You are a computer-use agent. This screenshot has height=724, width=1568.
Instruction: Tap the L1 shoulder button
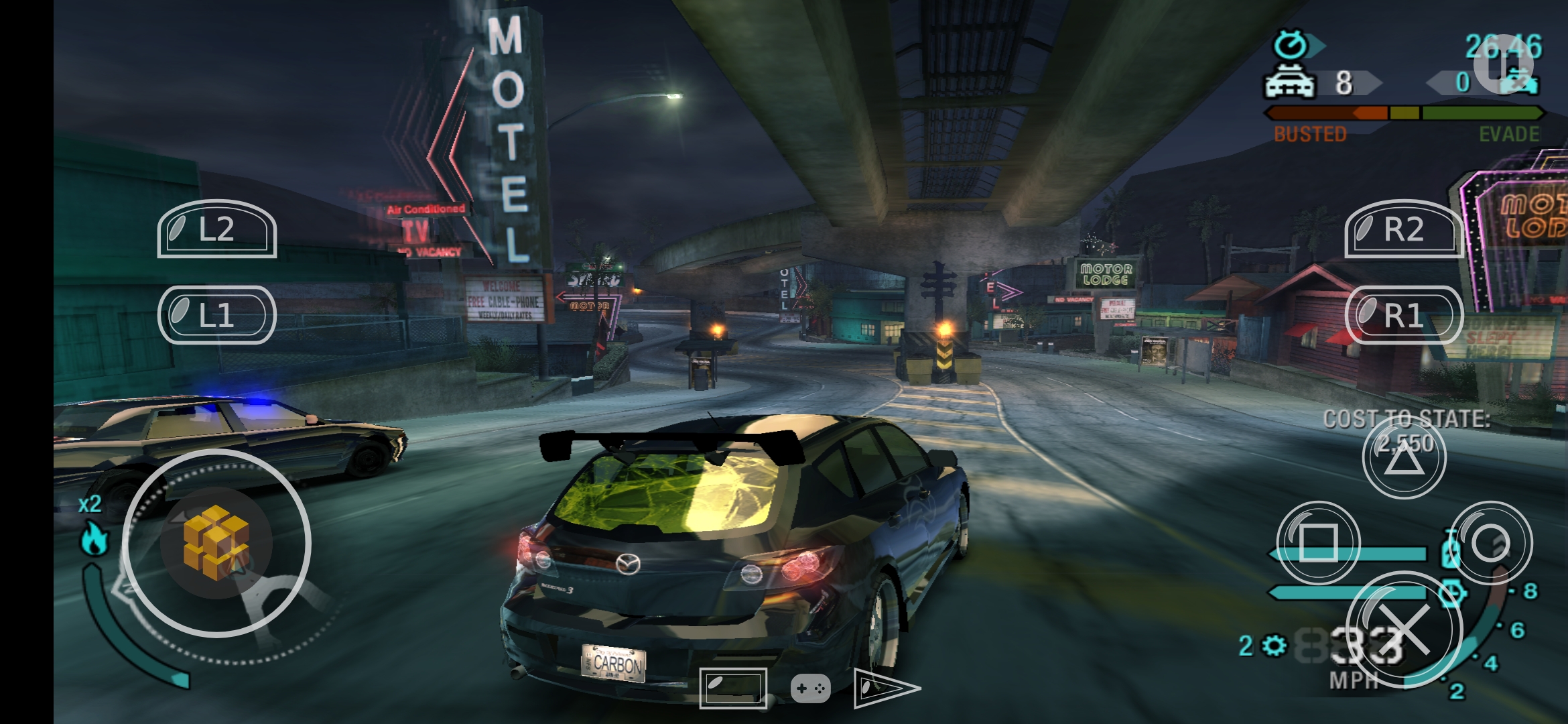[216, 315]
